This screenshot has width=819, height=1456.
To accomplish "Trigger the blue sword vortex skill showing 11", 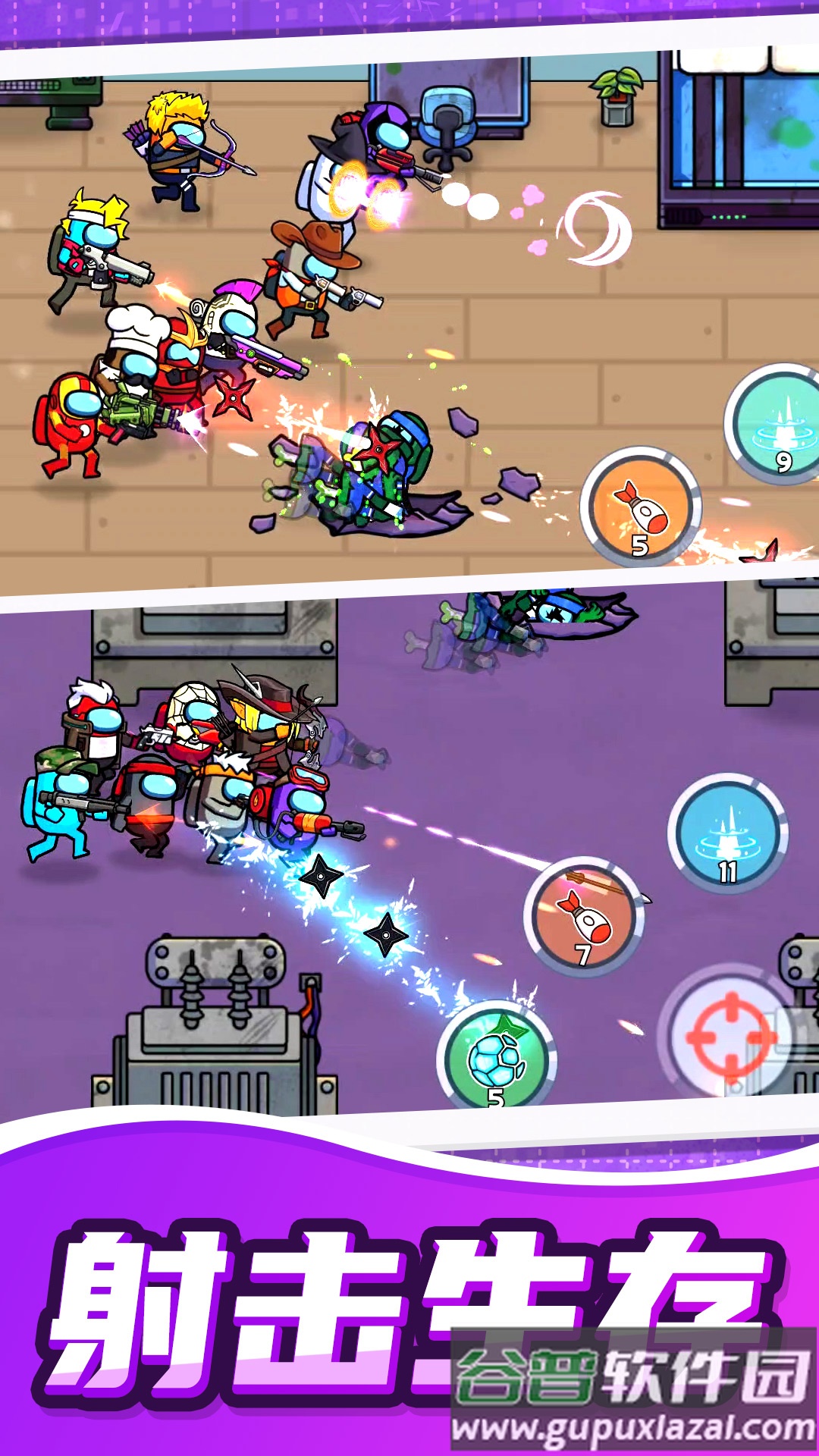I will (727, 832).
